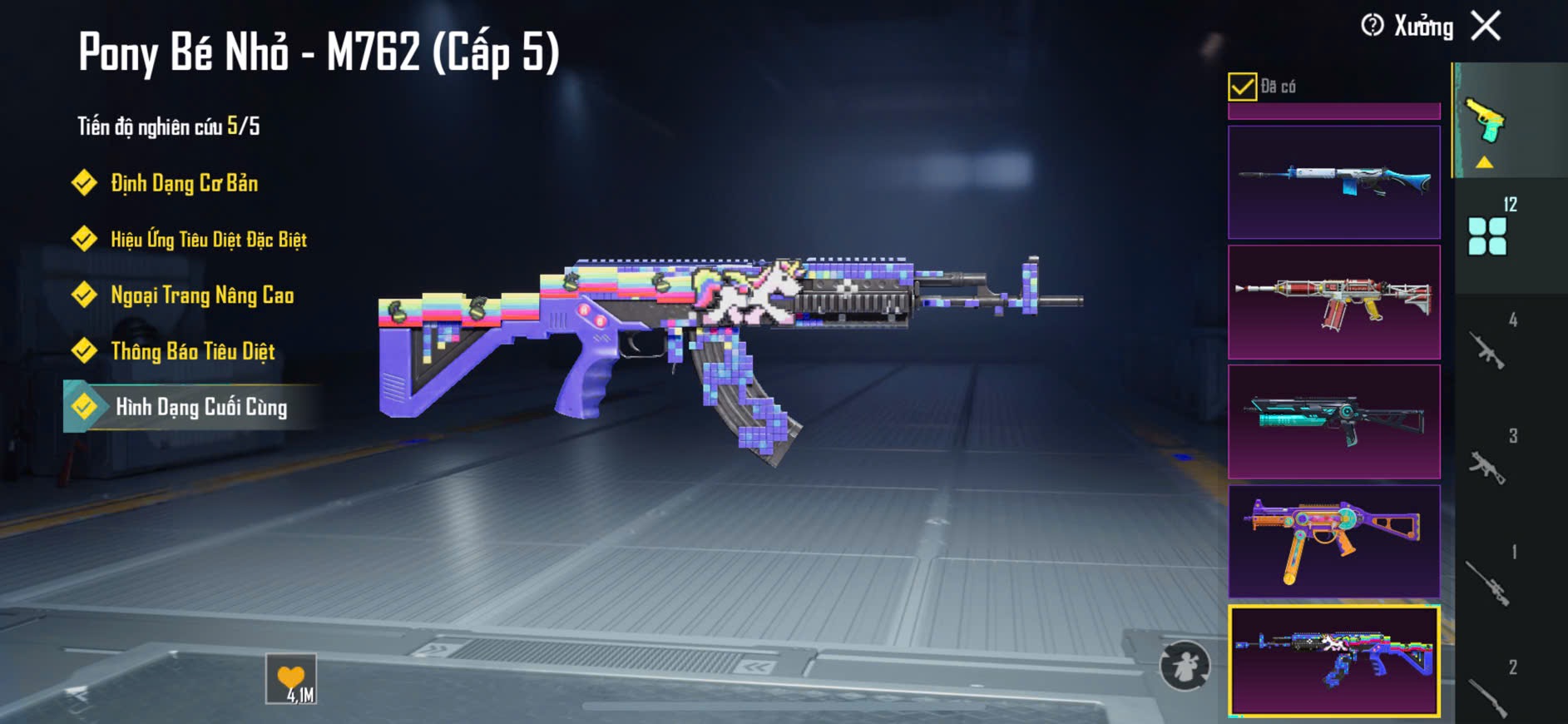The image size is (1568, 724).
Task: Select Thông Báo Tiêu Diệt stage
Action: [192, 351]
